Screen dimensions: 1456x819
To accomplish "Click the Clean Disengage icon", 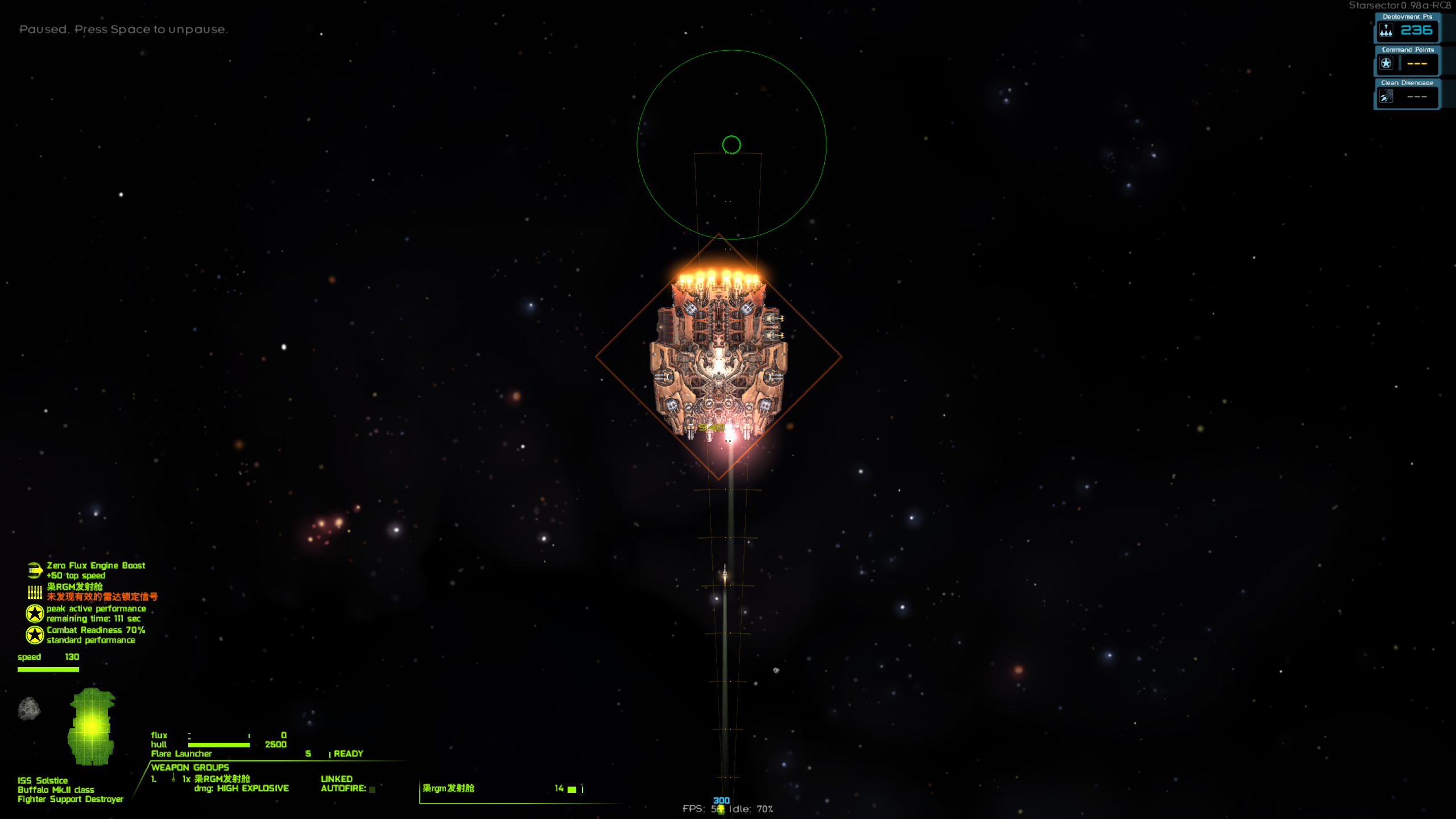I will [1386, 97].
